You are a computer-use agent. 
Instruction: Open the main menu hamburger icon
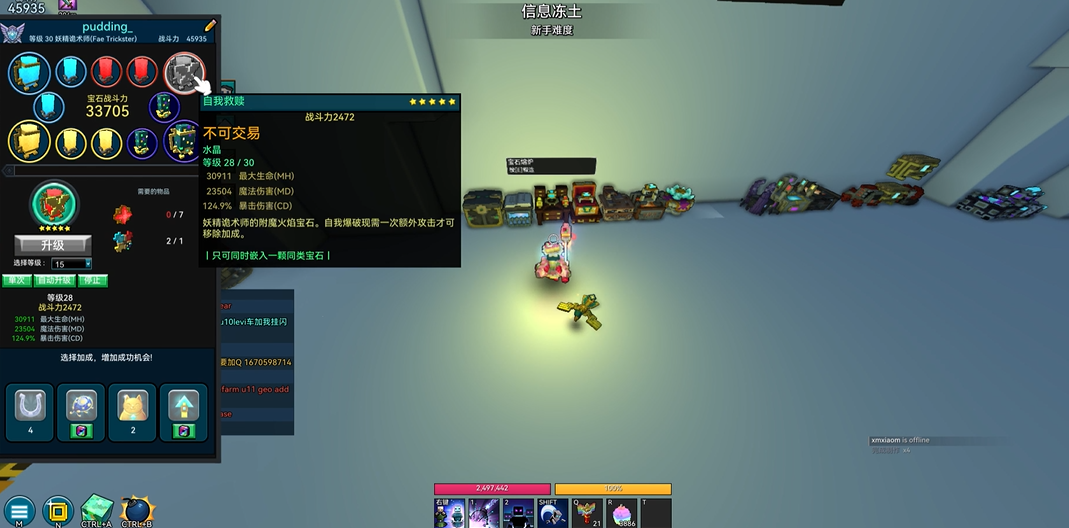point(18,511)
